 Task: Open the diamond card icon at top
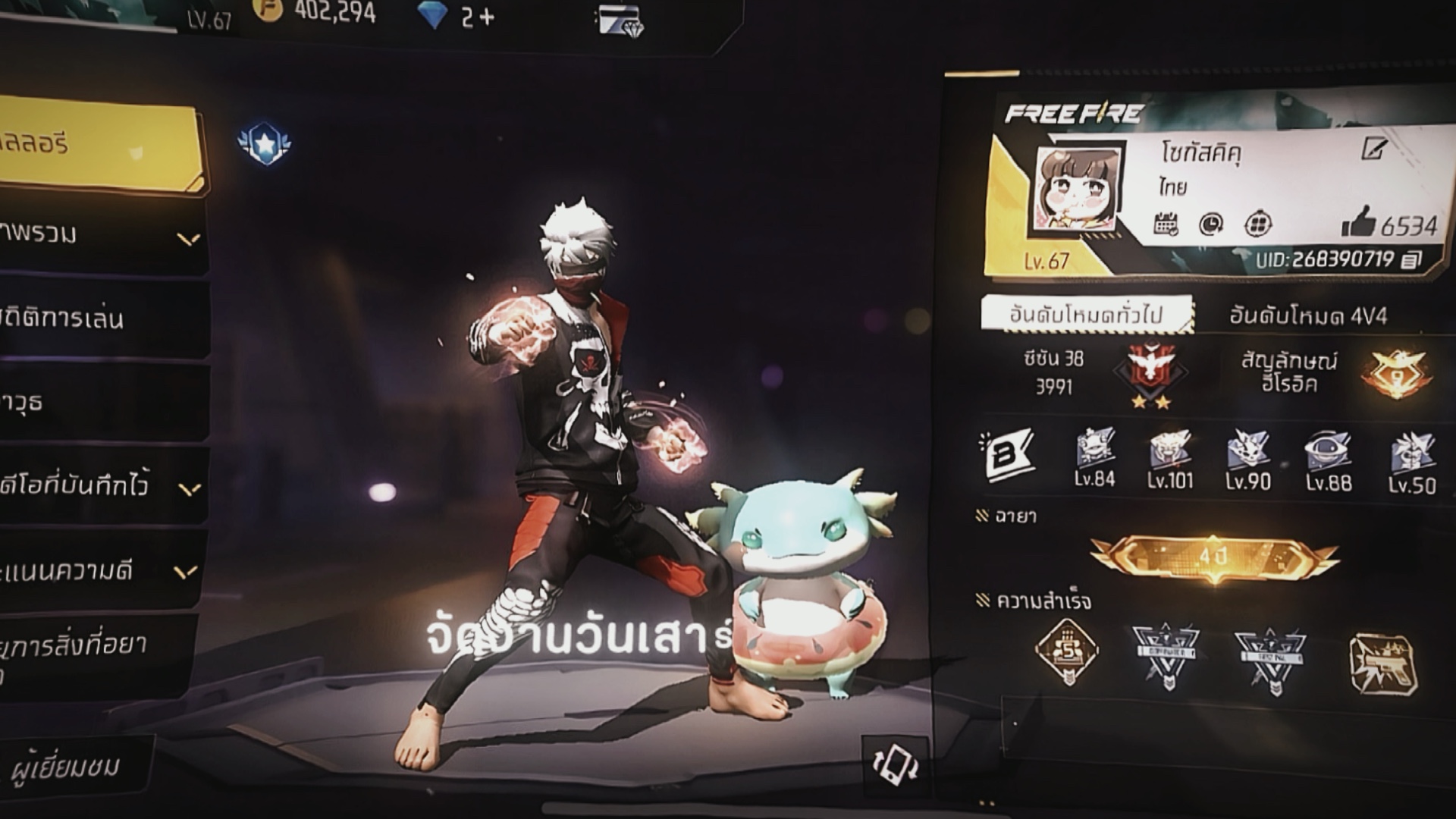coord(620,20)
